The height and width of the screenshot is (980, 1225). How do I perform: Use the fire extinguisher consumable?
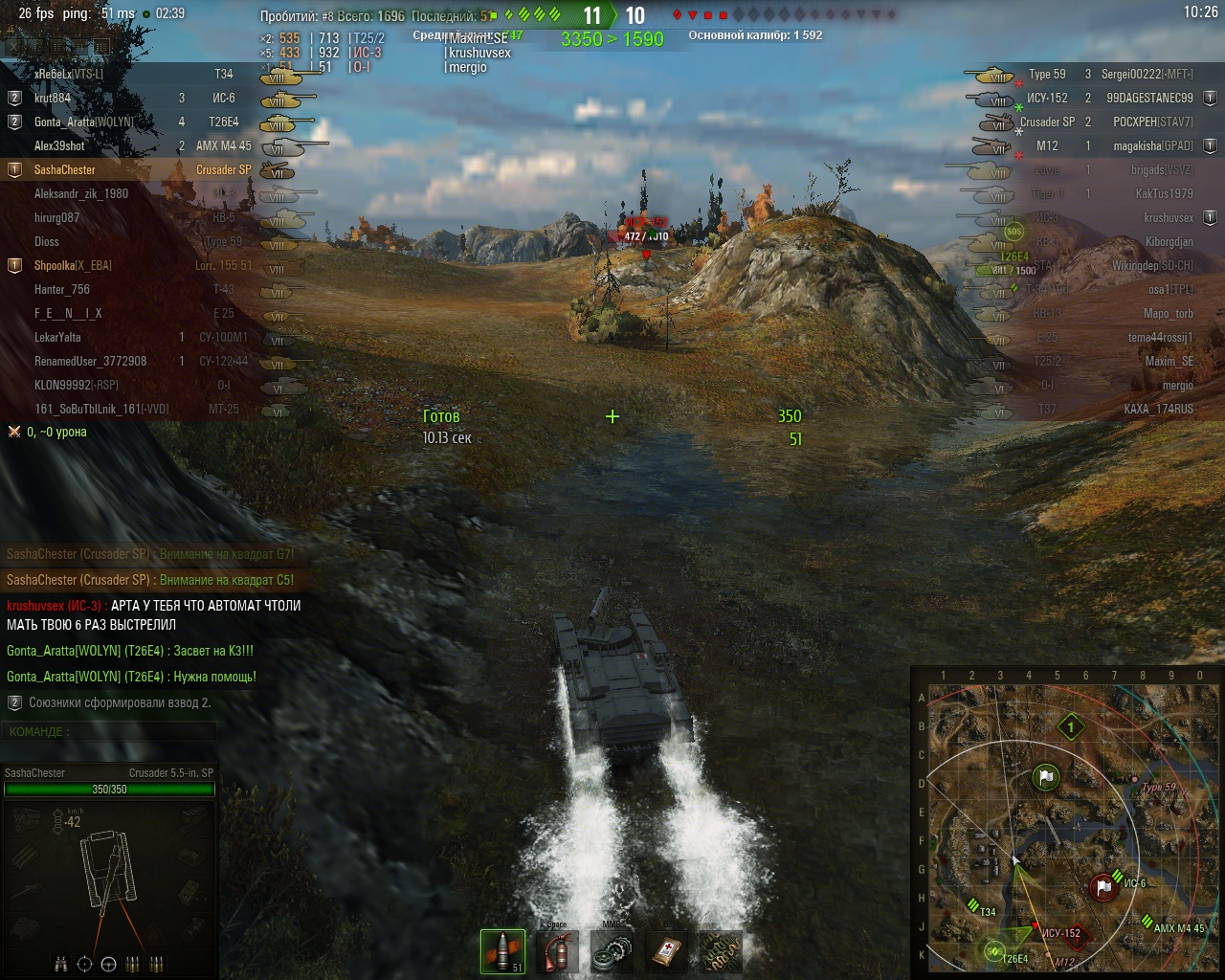click(557, 950)
